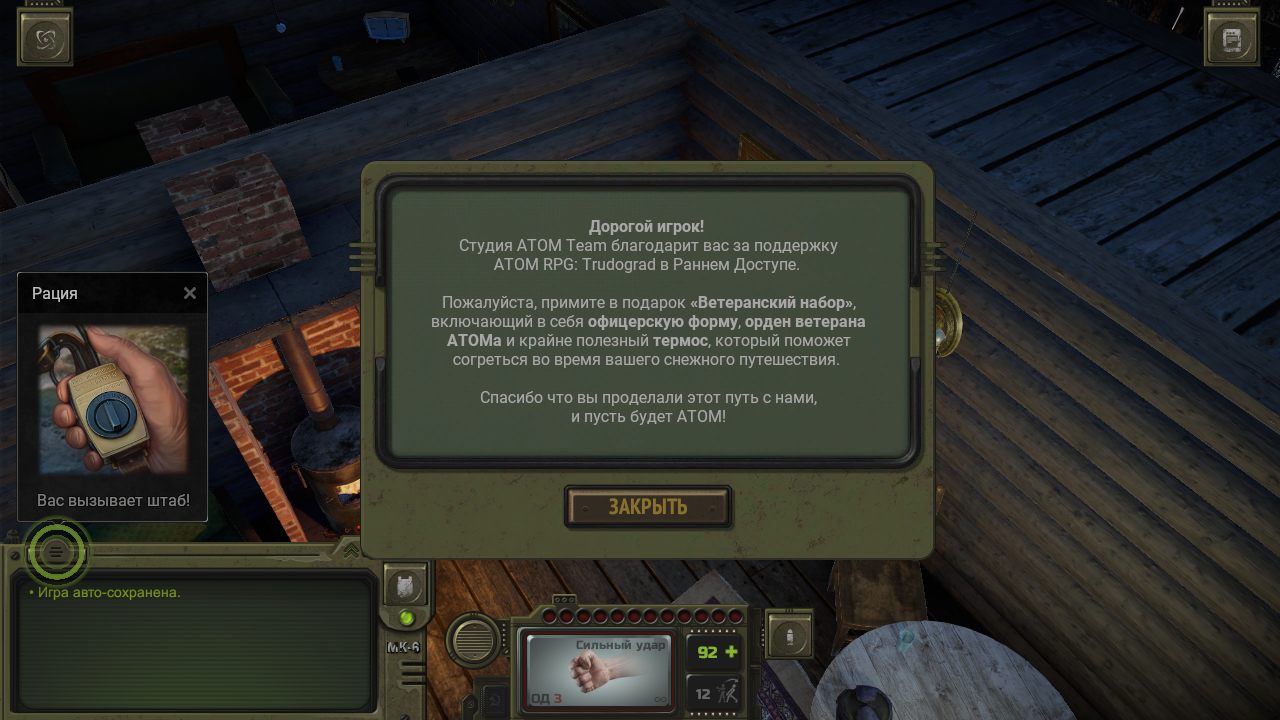Collapse the message log with the double chevron
This screenshot has height=720, width=1280.
pyautogui.click(x=352, y=549)
